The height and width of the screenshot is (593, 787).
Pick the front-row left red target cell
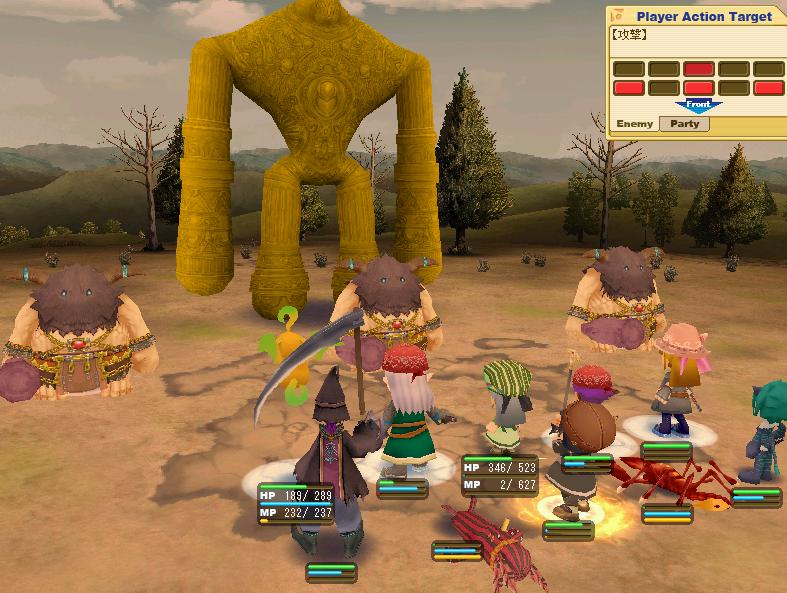tap(628, 88)
